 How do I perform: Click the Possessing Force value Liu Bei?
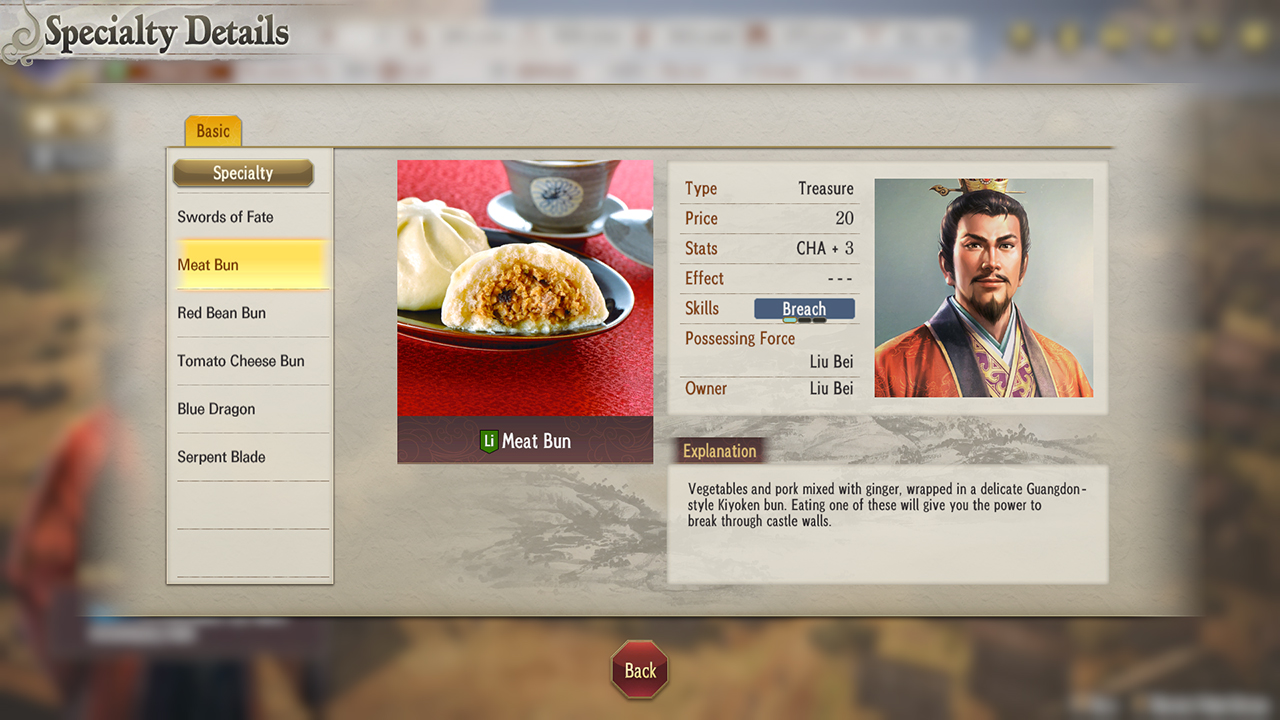[831, 361]
